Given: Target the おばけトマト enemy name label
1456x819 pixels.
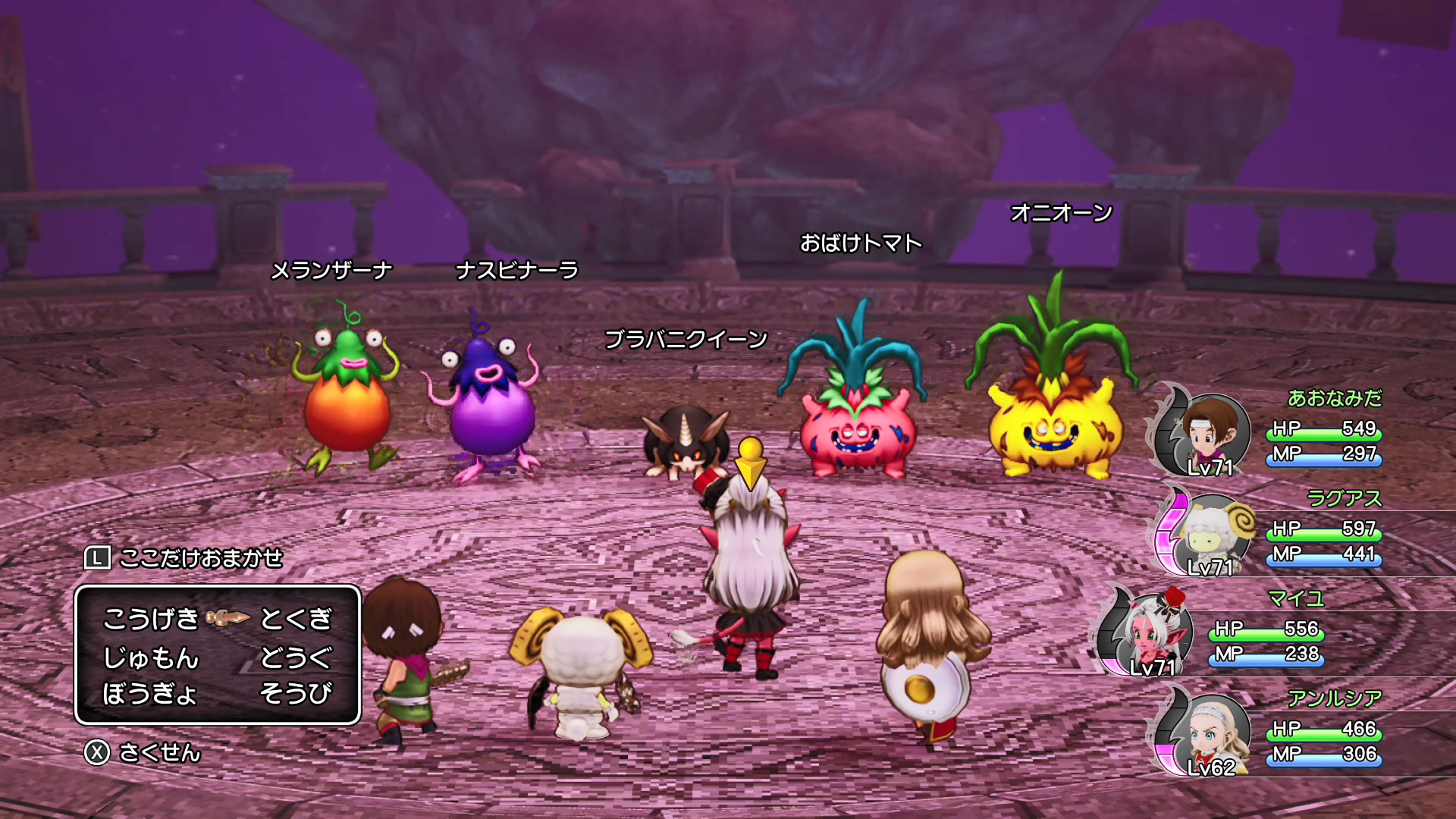Looking at the screenshot, I should pyautogui.click(x=861, y=243).
